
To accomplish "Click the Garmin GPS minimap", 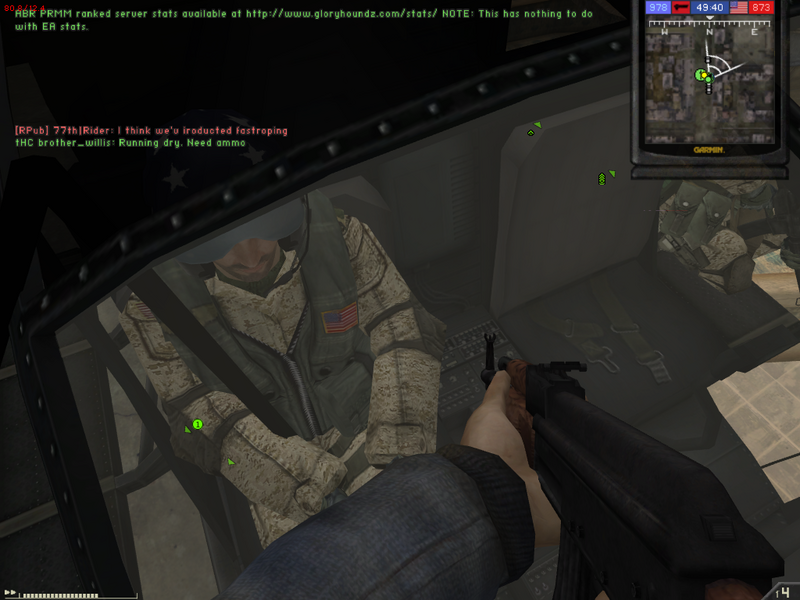I will coord(709,92).
